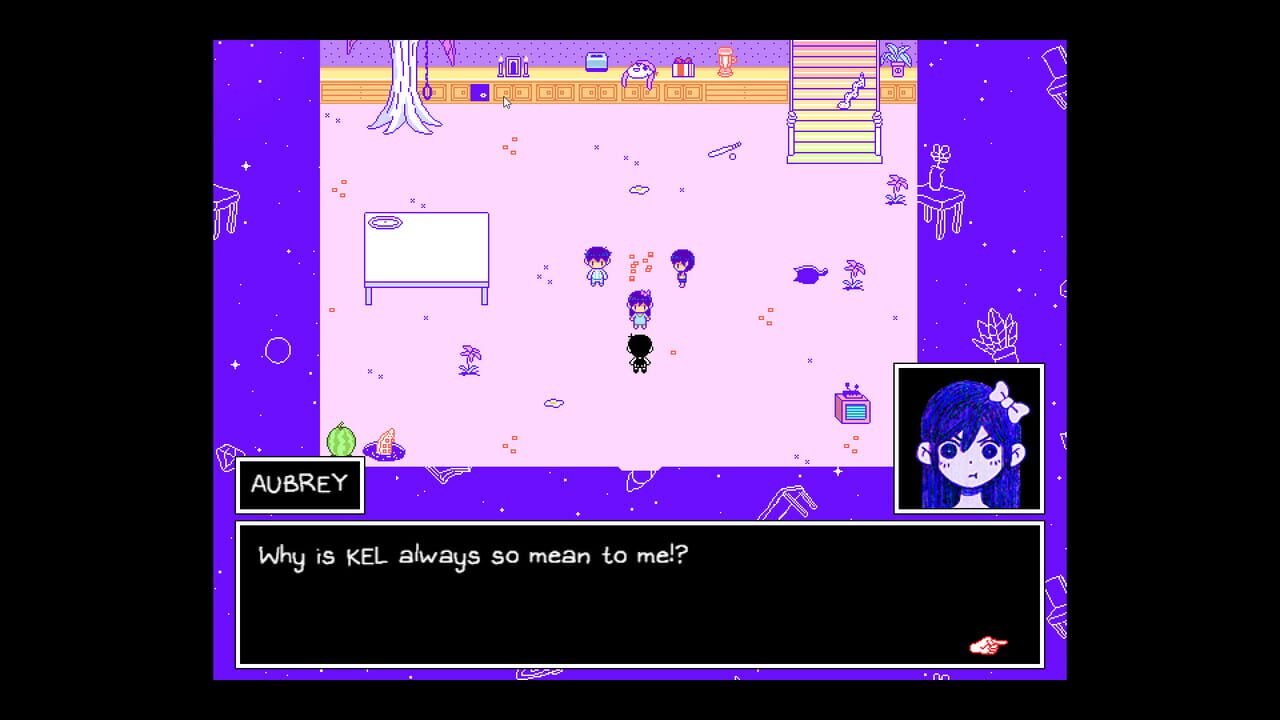Expand the AUBREY name plate
Screen dimensions: 1280x720
pyautogui.click(x=299, y=485)
